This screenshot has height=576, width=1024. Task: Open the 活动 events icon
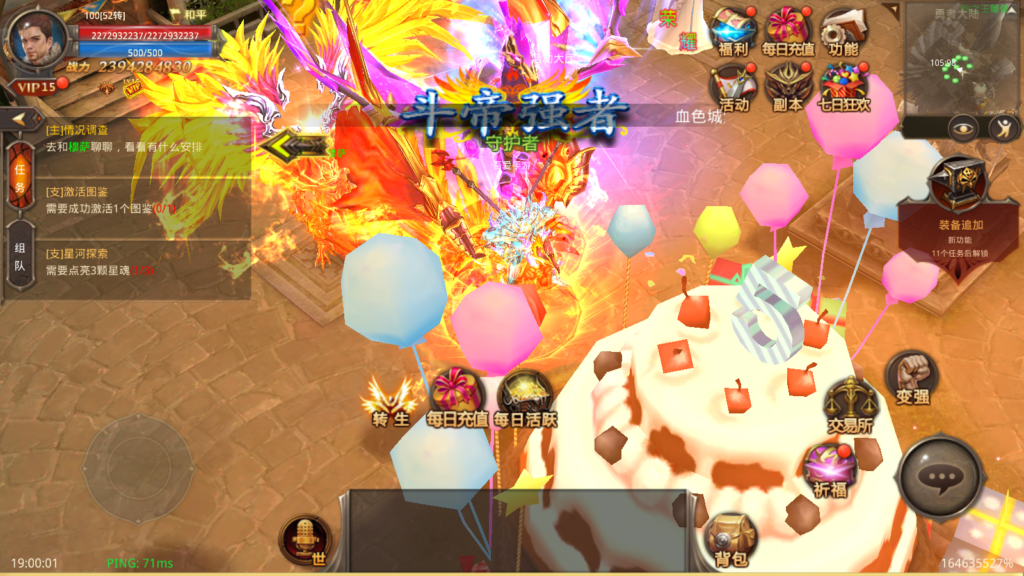click(731, 86)
